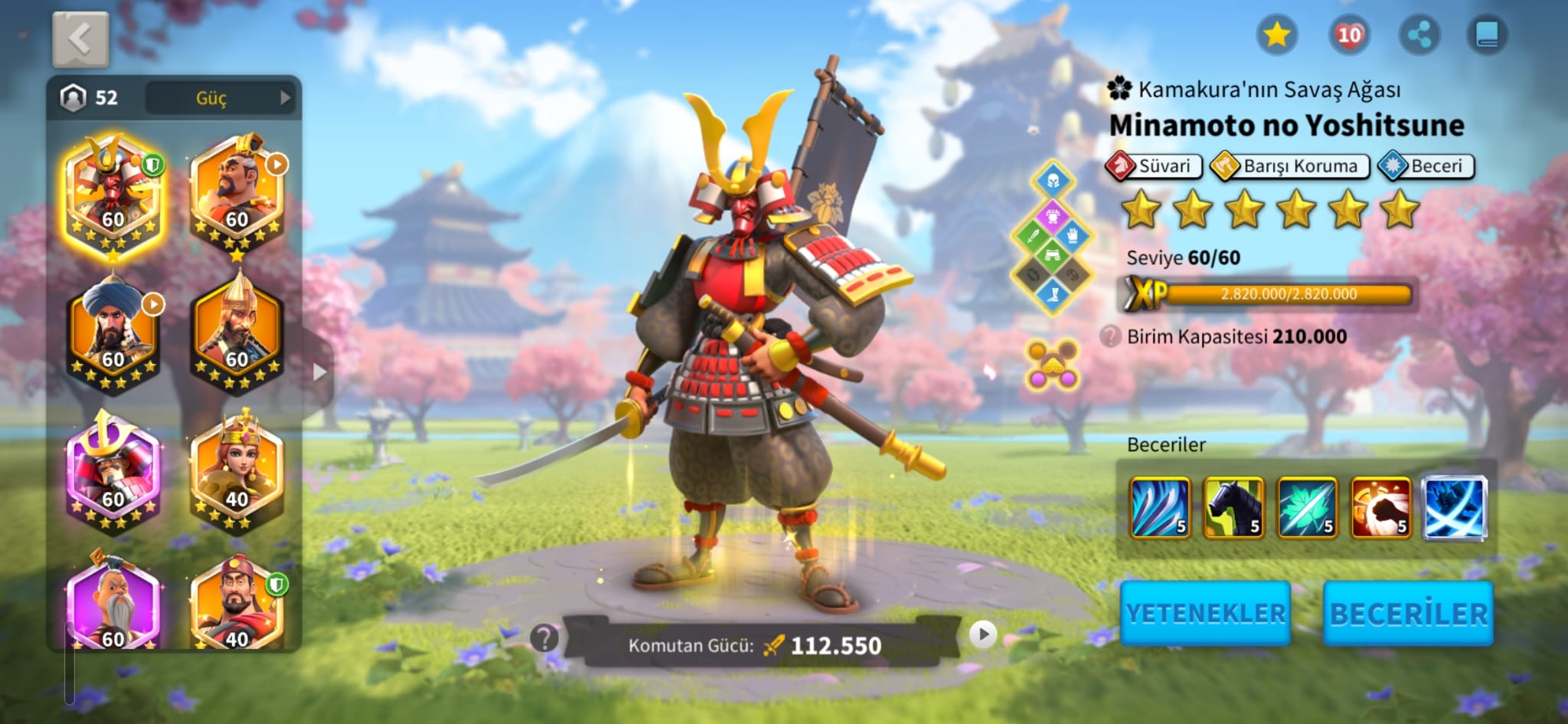Play the commander power preview button

pyautogui.click(x=983, y=634)
